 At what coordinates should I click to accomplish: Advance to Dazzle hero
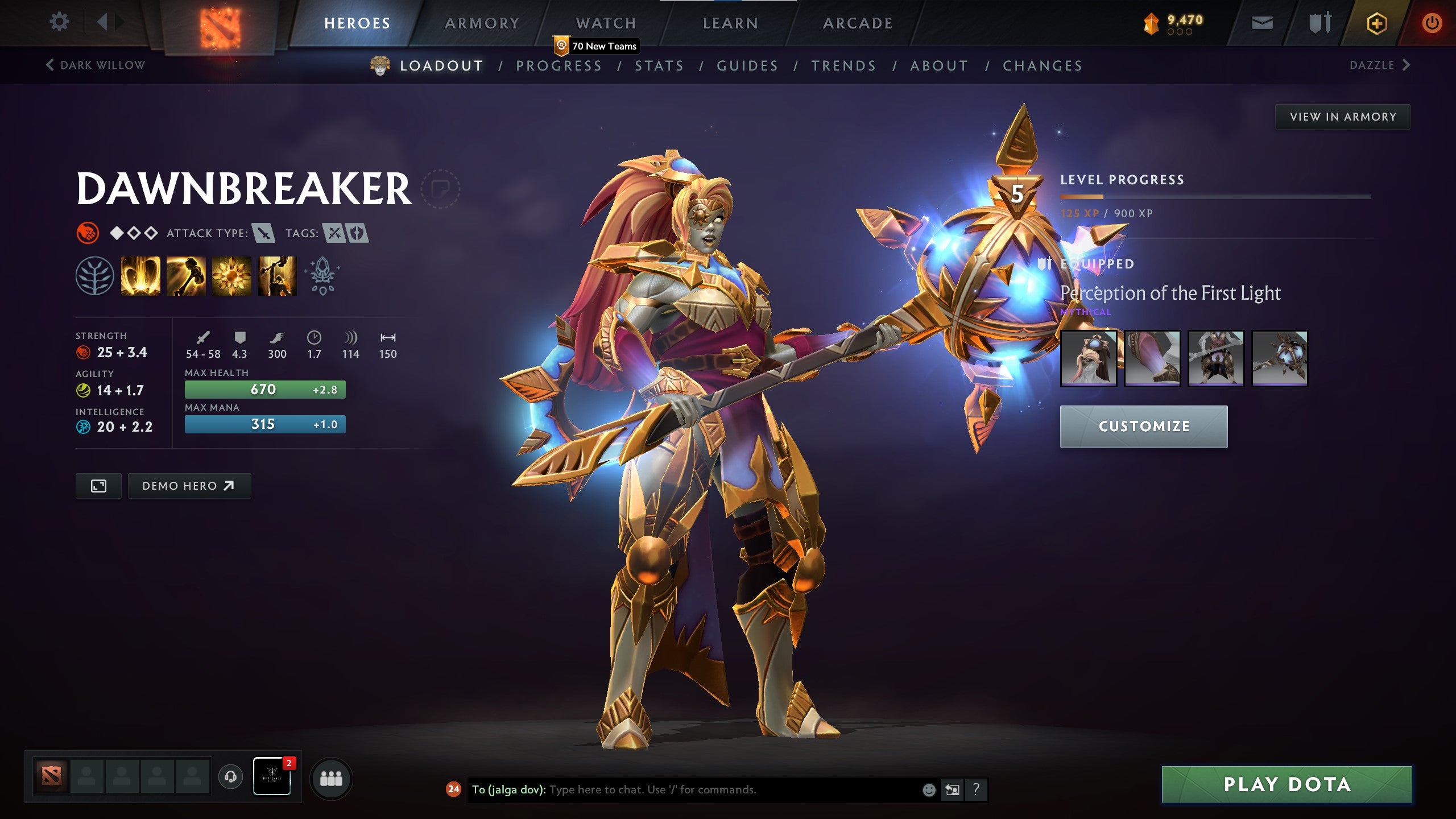point(1377,65)
